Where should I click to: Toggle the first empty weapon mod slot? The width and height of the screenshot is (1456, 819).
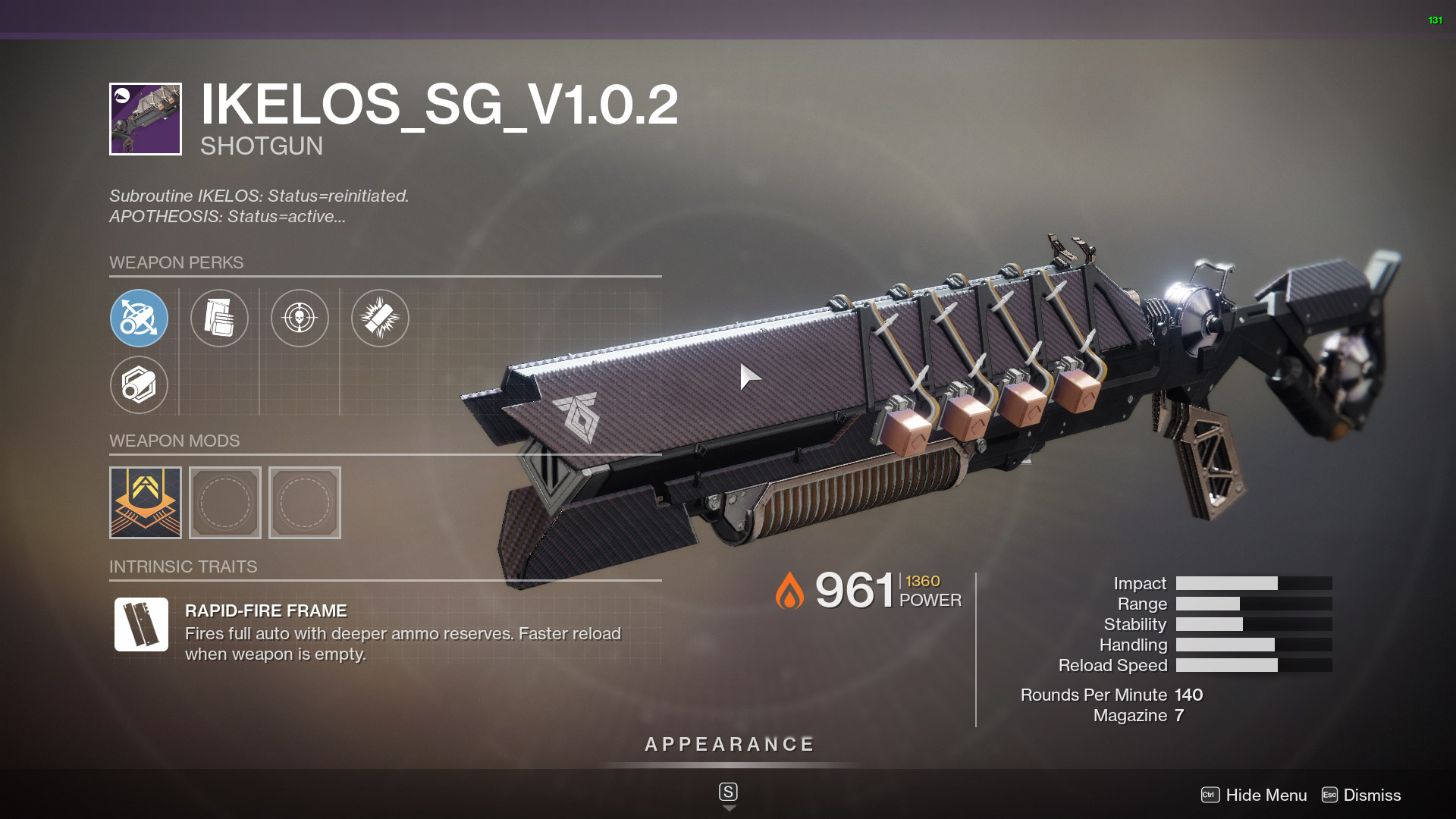225,502
